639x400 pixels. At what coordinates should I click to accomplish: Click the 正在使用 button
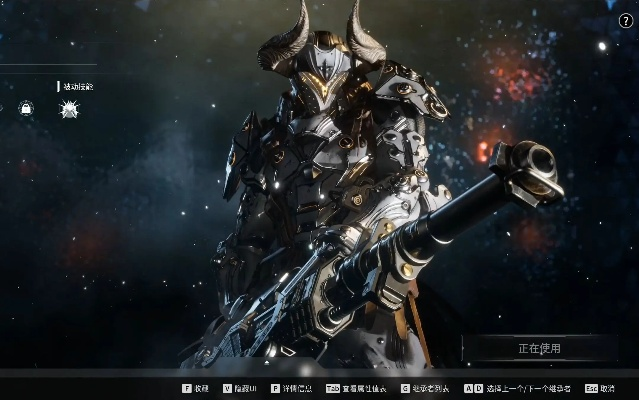click(x=540, y=349)
